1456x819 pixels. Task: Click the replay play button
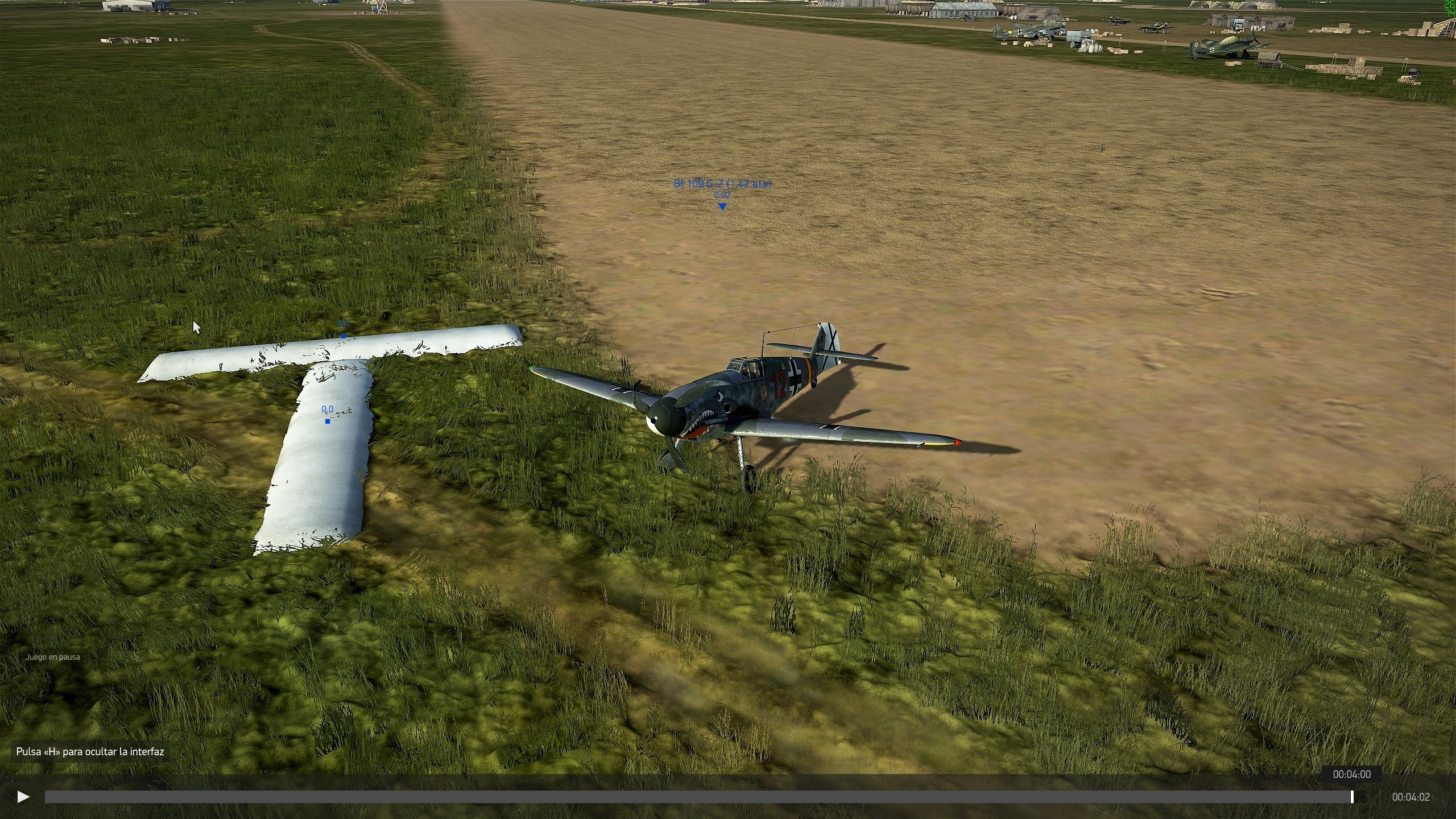coord(23,797)
